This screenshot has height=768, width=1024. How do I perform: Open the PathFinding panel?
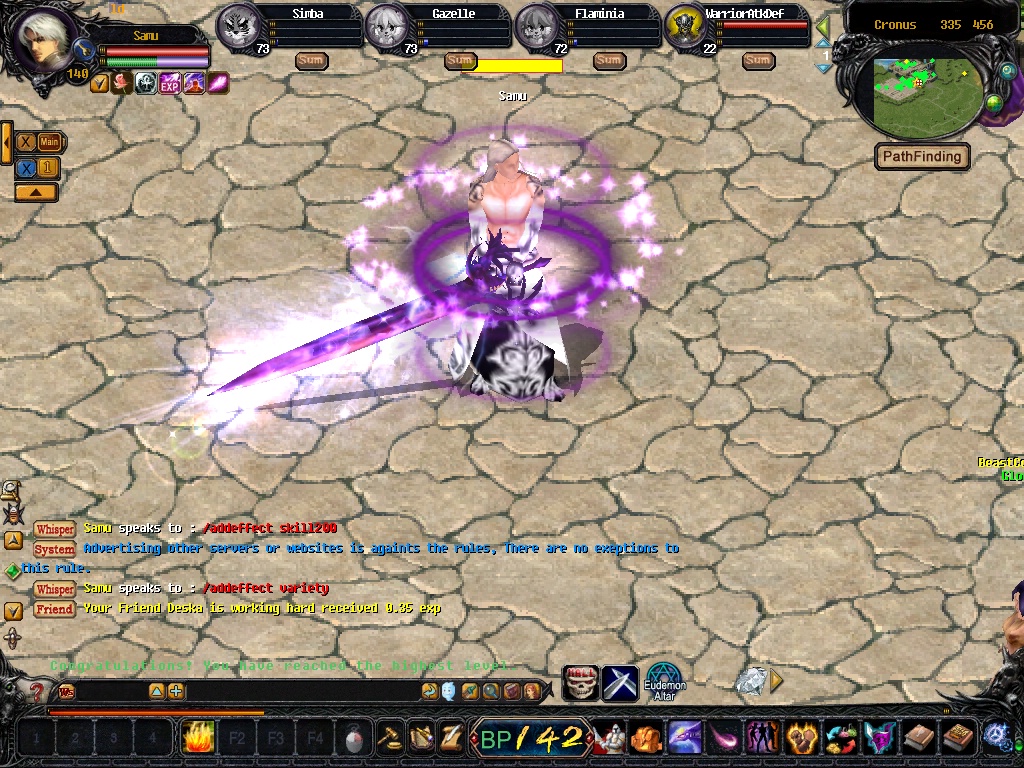(x=922, y=157)
